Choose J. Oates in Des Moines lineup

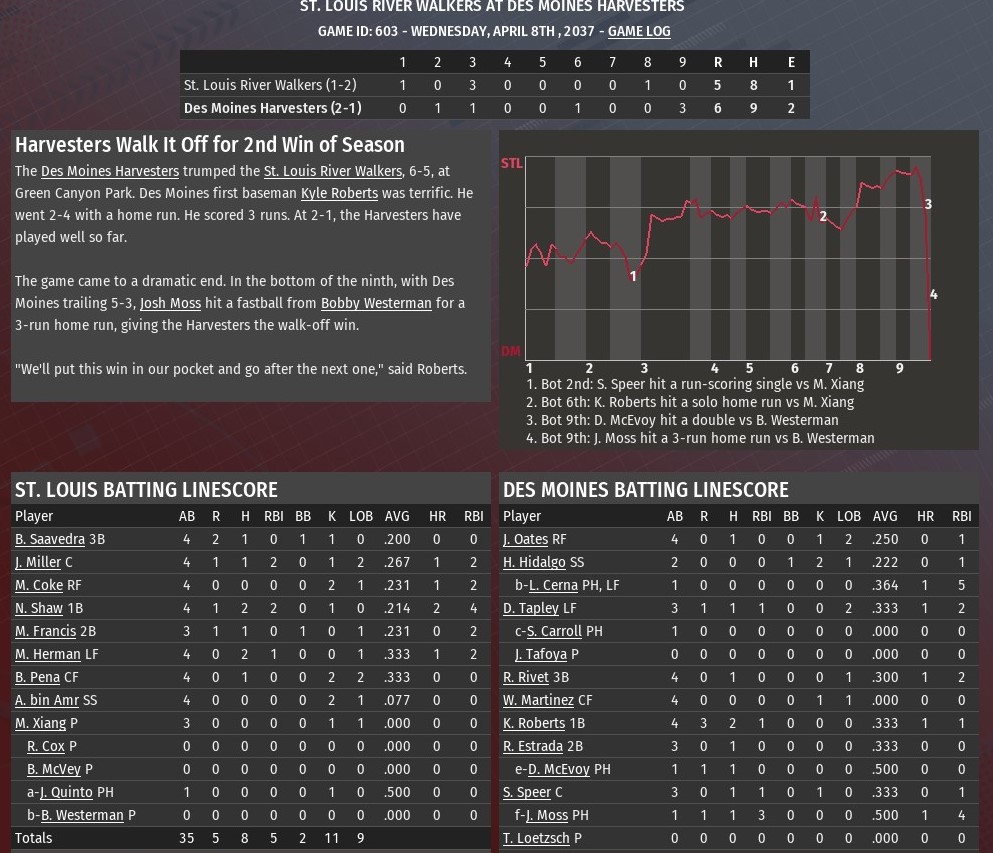tap(525, 539)
